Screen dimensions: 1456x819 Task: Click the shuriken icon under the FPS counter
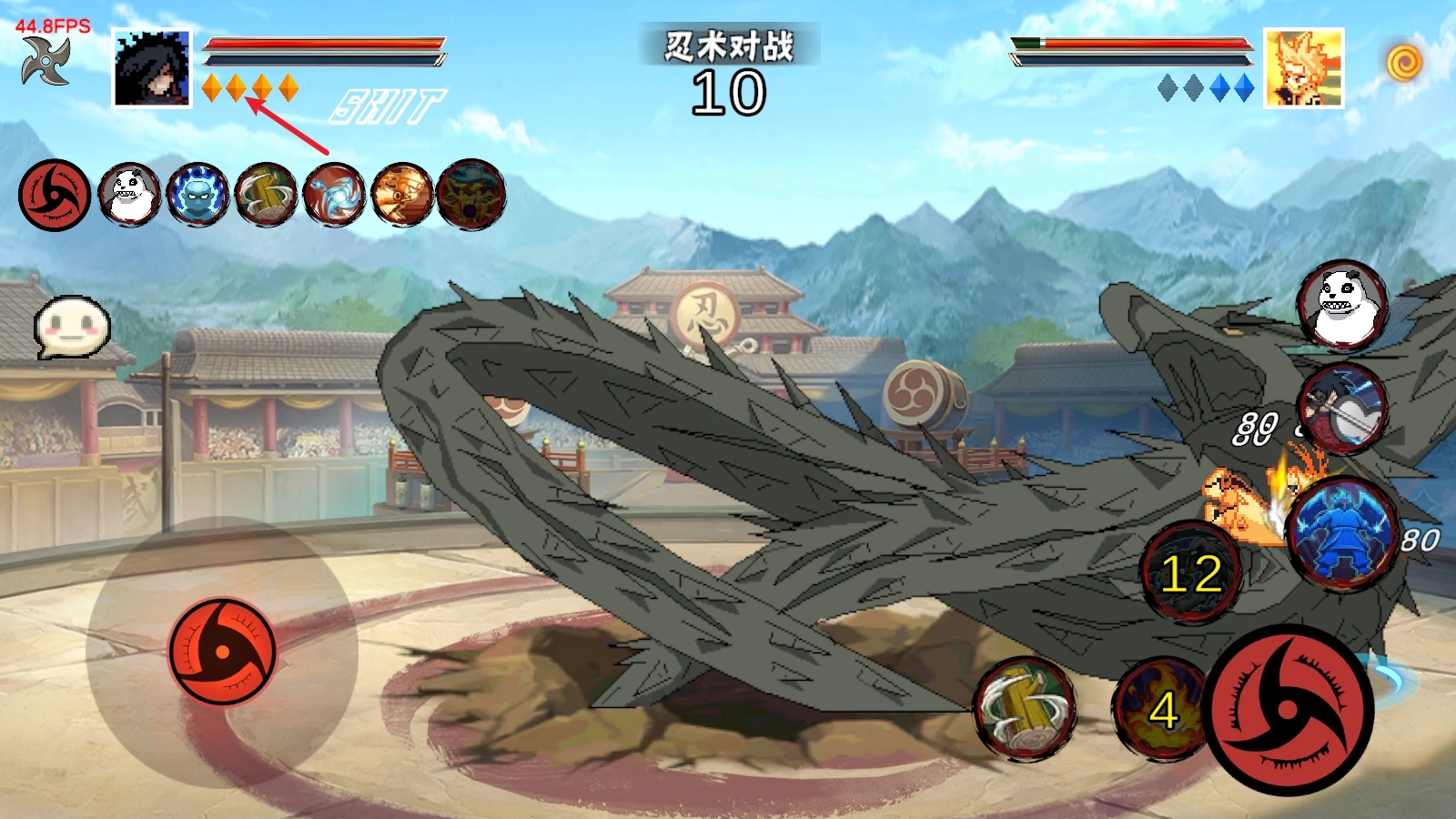[x=45, y=62]
